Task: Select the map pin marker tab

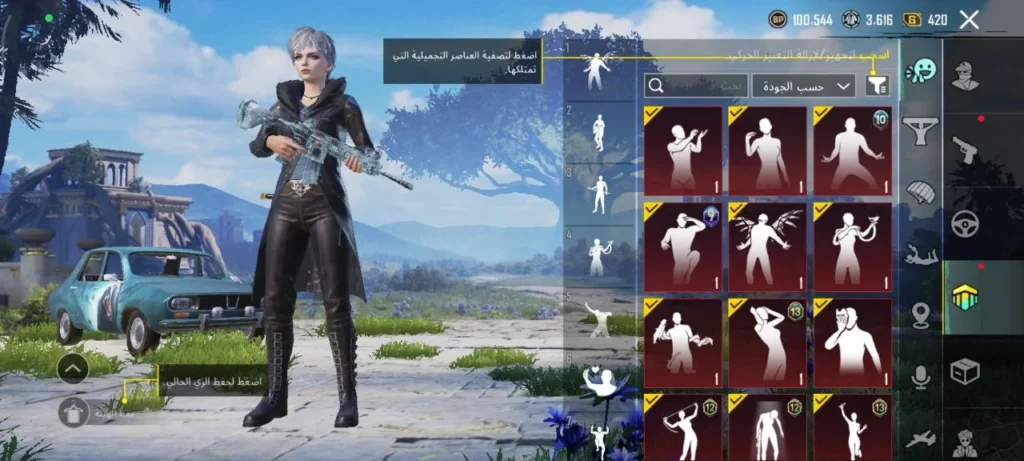Action: pos(919,316)
